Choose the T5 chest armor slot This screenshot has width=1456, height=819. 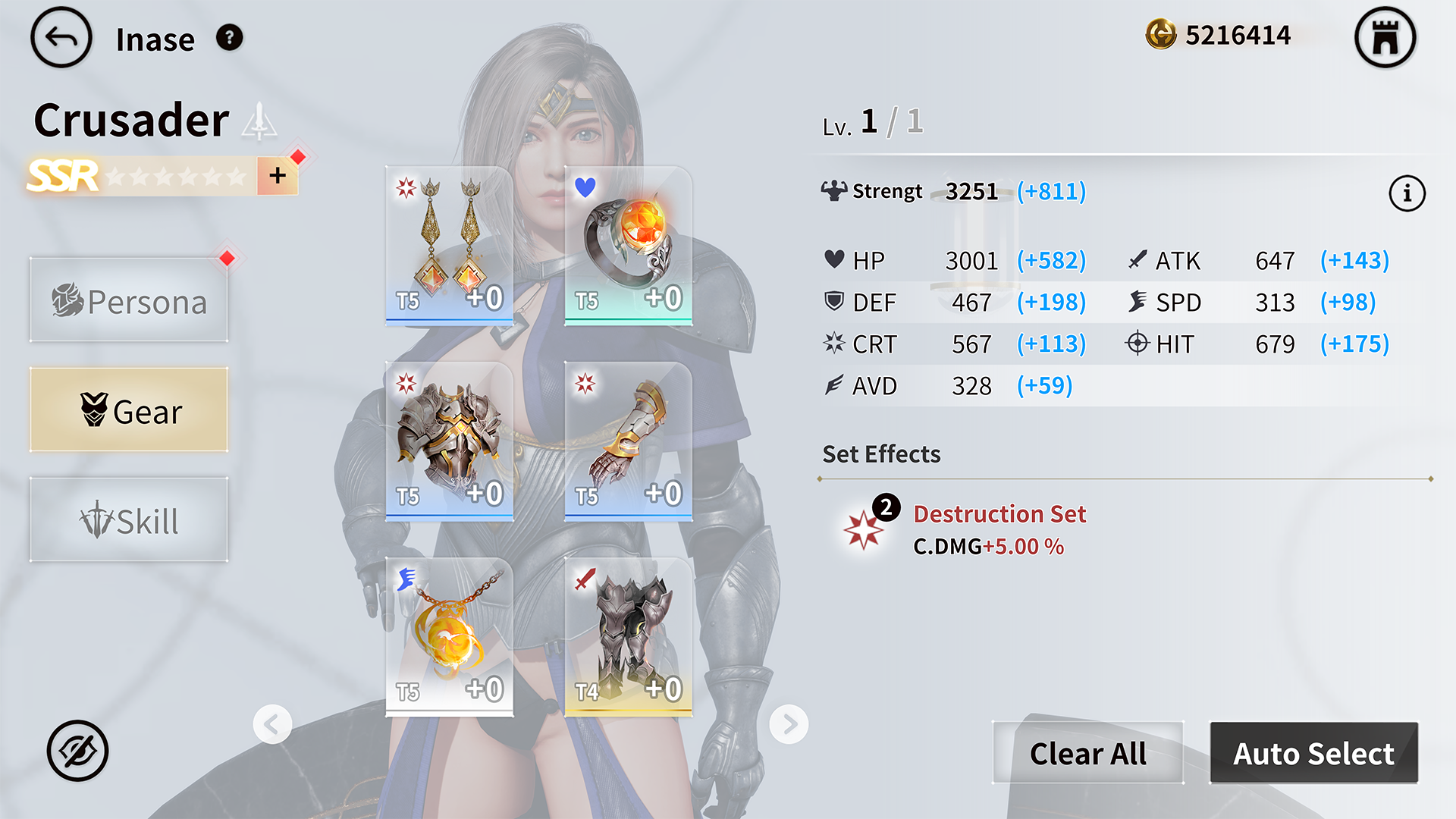point(449,441)
